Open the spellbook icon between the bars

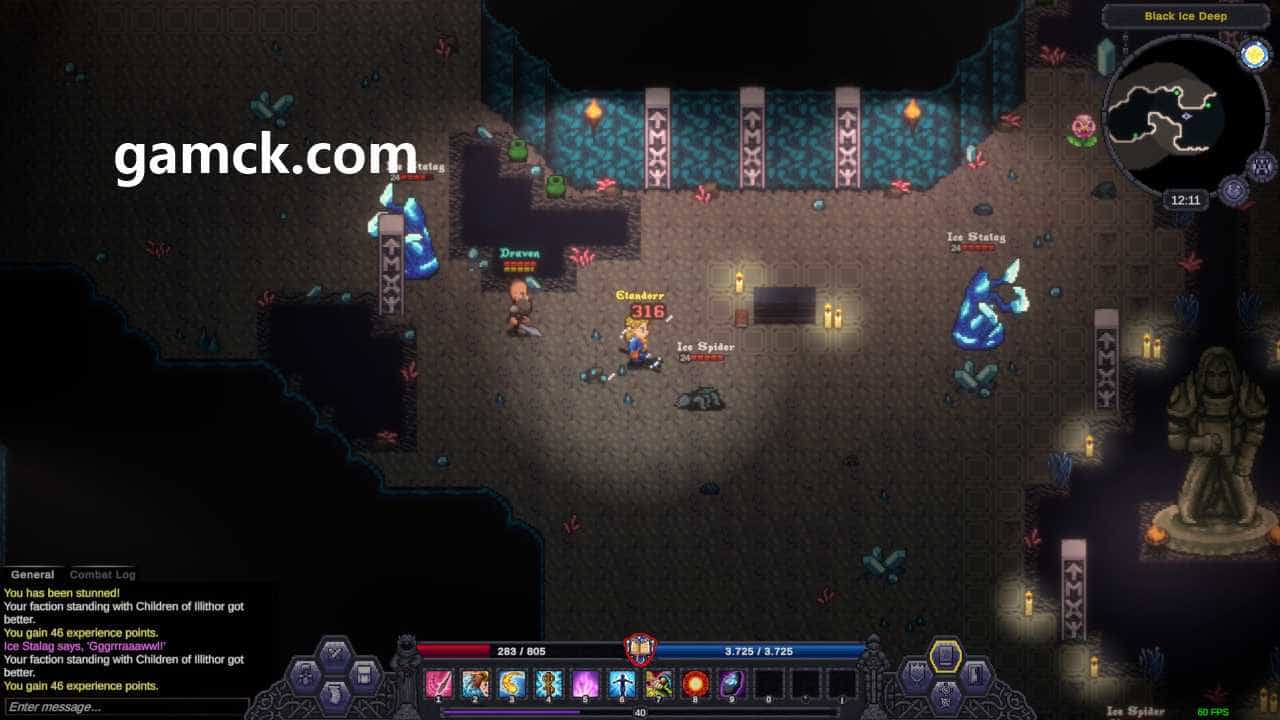(x=640, y=650)
